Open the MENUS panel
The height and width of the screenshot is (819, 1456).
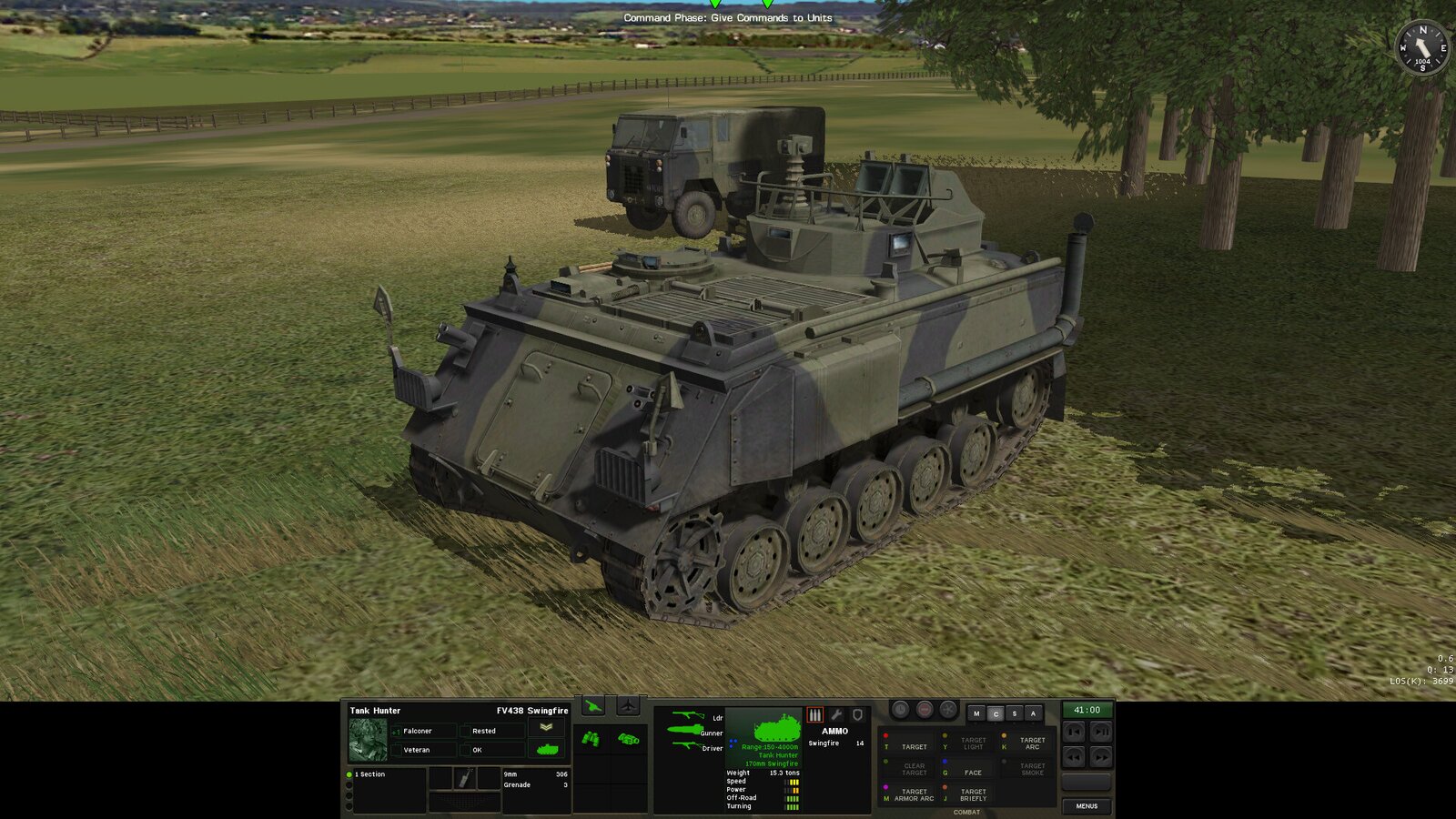pyautogui.click(x=1088, y=805)
